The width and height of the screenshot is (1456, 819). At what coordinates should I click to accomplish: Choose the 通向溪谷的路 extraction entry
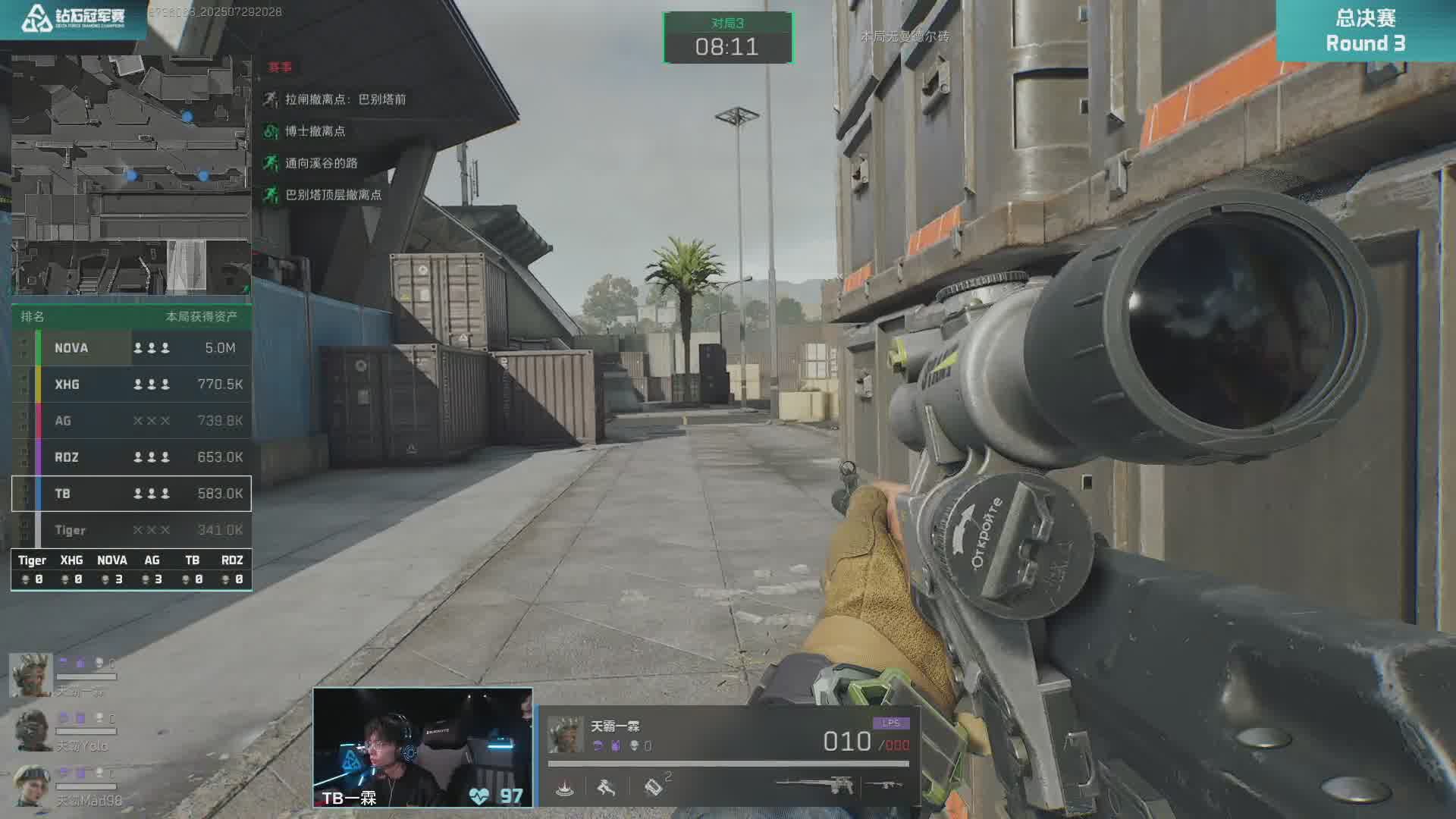(321, 163)
